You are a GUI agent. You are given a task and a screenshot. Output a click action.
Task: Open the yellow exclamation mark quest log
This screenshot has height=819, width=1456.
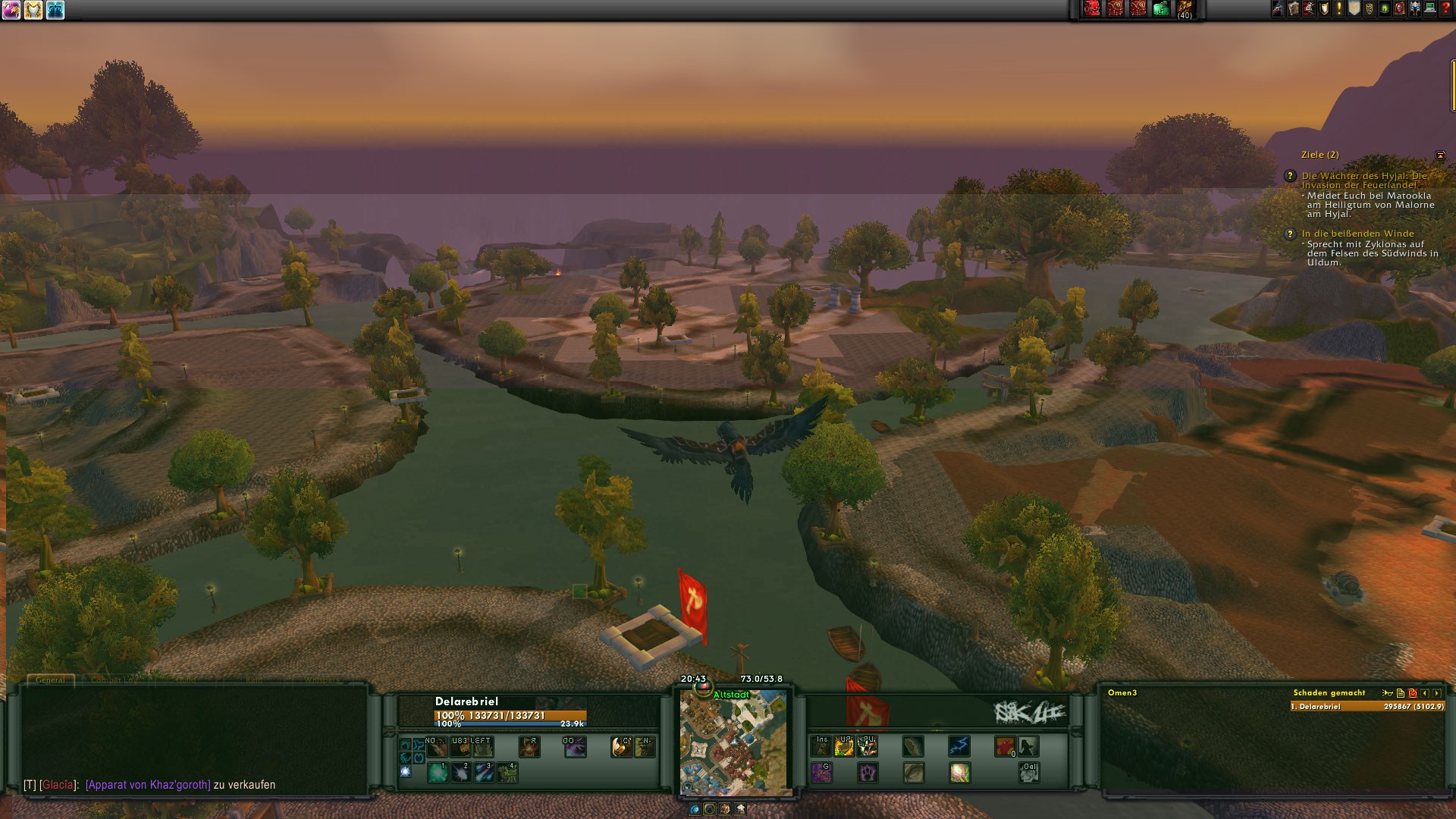pyautogui.click(x=1338, y=9)
